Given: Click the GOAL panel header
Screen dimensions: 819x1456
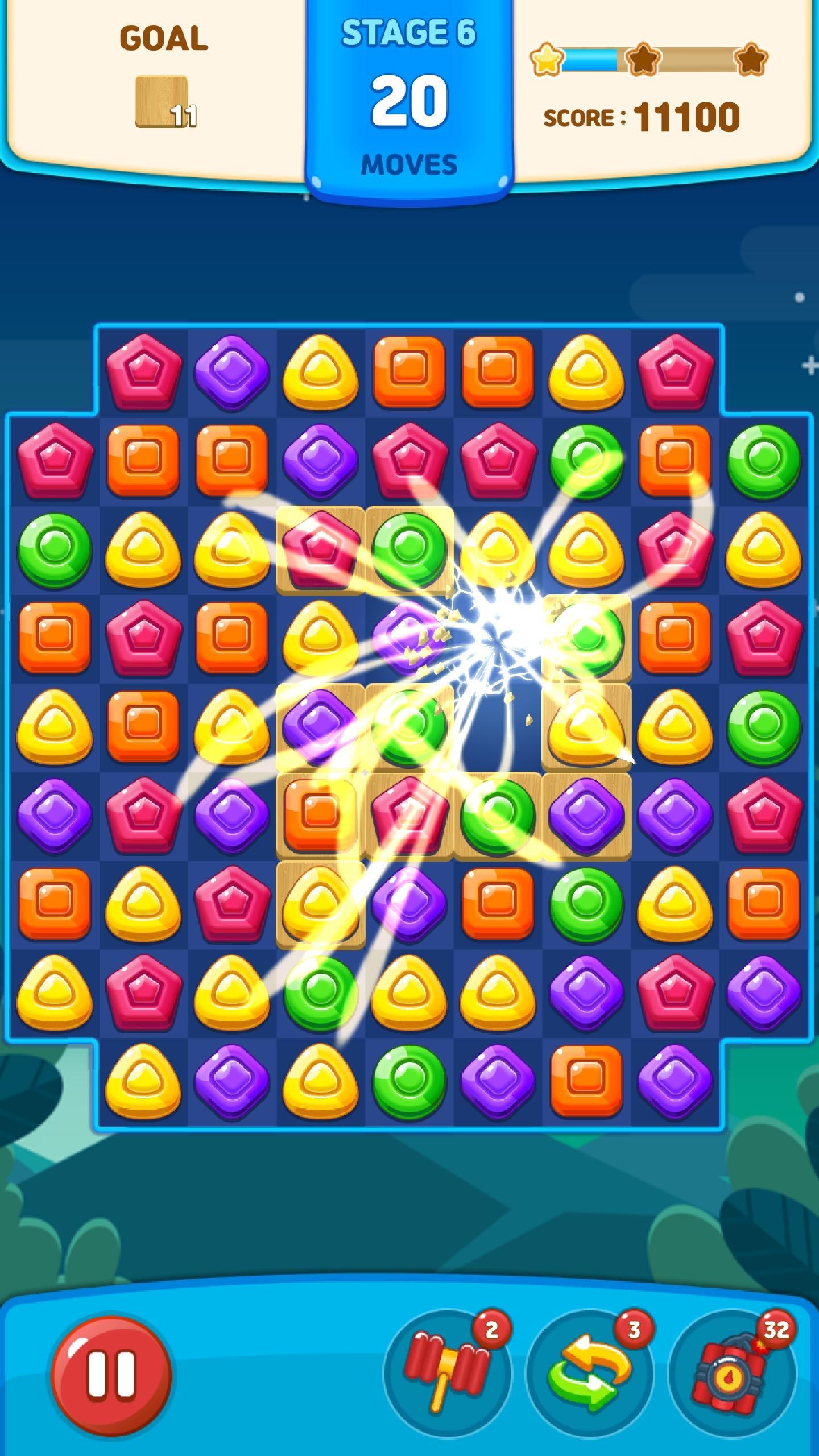Looking at the screenshot, I should tap(163, 39).
